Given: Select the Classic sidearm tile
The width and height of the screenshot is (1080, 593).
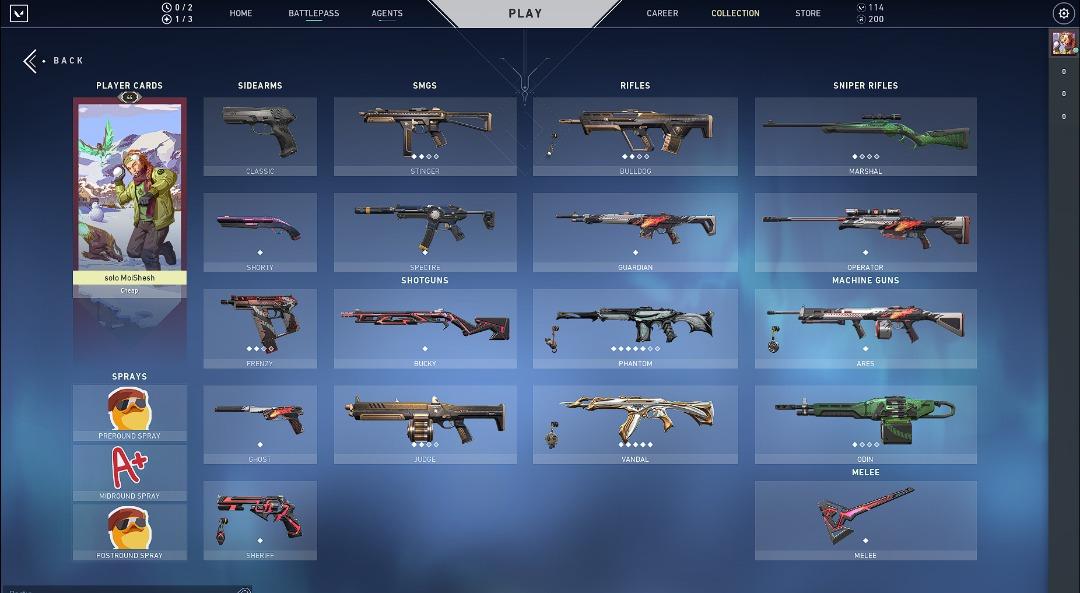Looking at the screenshot, I should (x=260, y=136).
